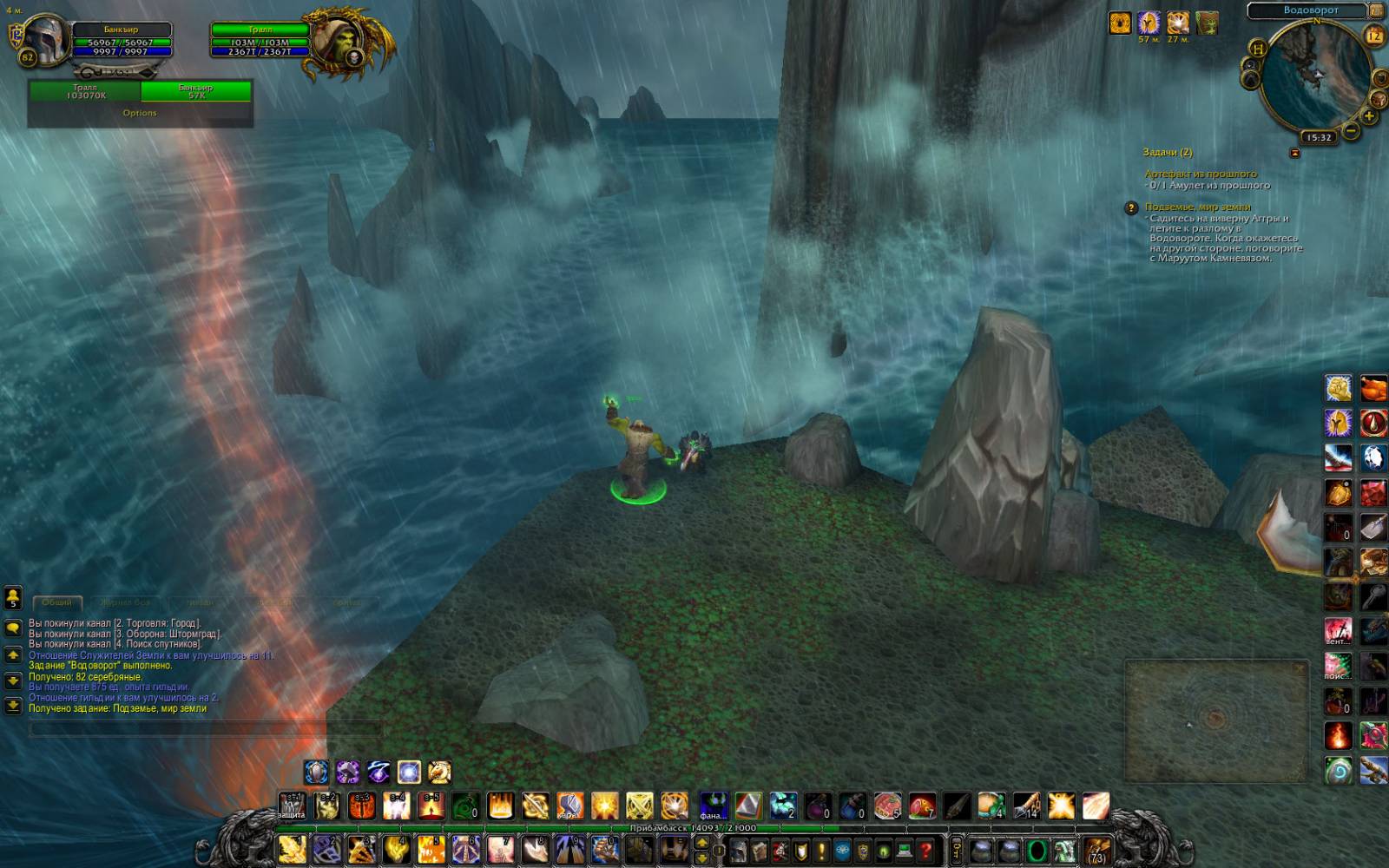This screenshot has width=1389, height=868.
Task: Zoom in the minimap with the plus button
Action: coord(1369,115)
